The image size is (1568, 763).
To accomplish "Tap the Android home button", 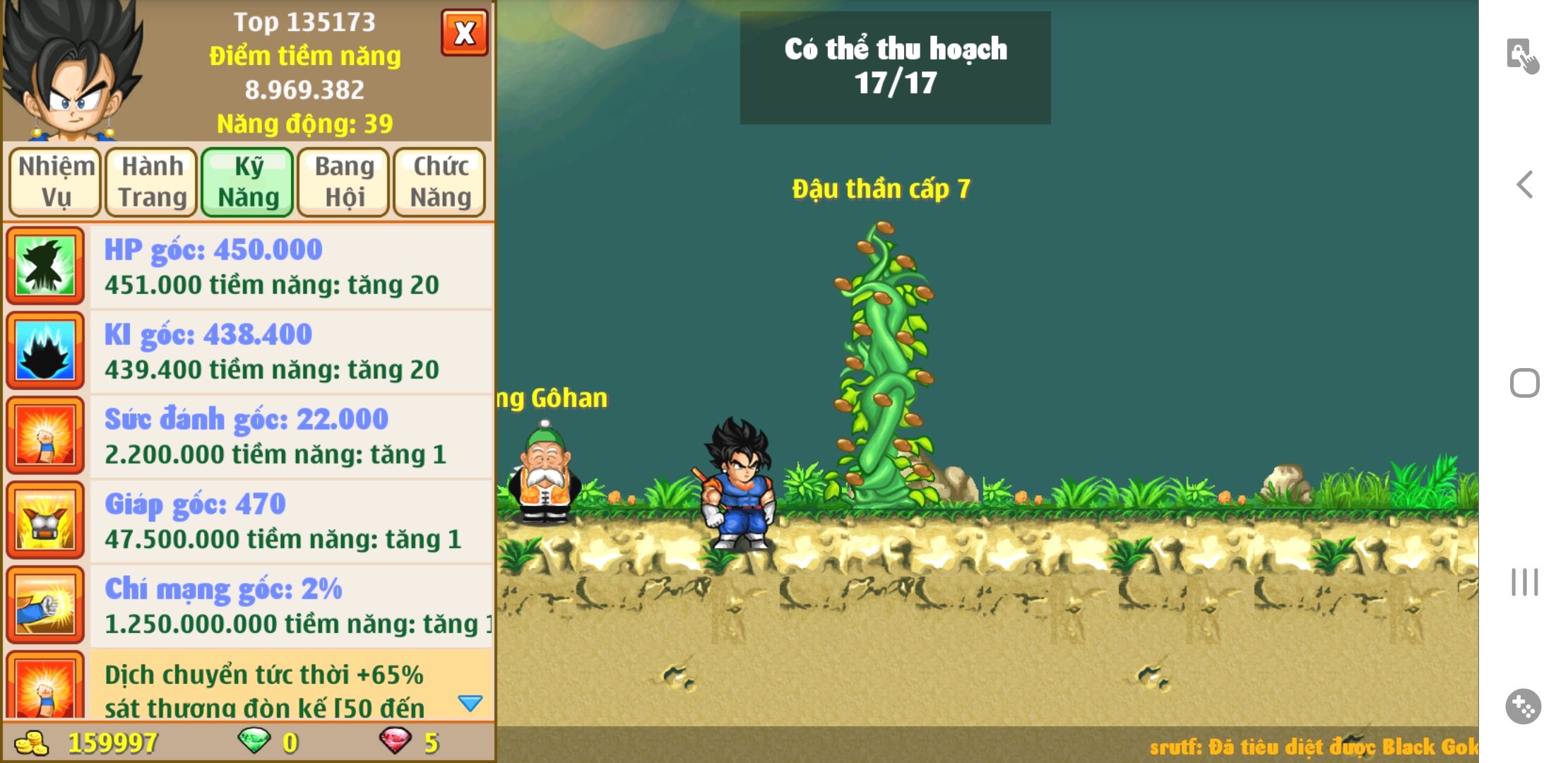I will click(x=1524, y=384).
